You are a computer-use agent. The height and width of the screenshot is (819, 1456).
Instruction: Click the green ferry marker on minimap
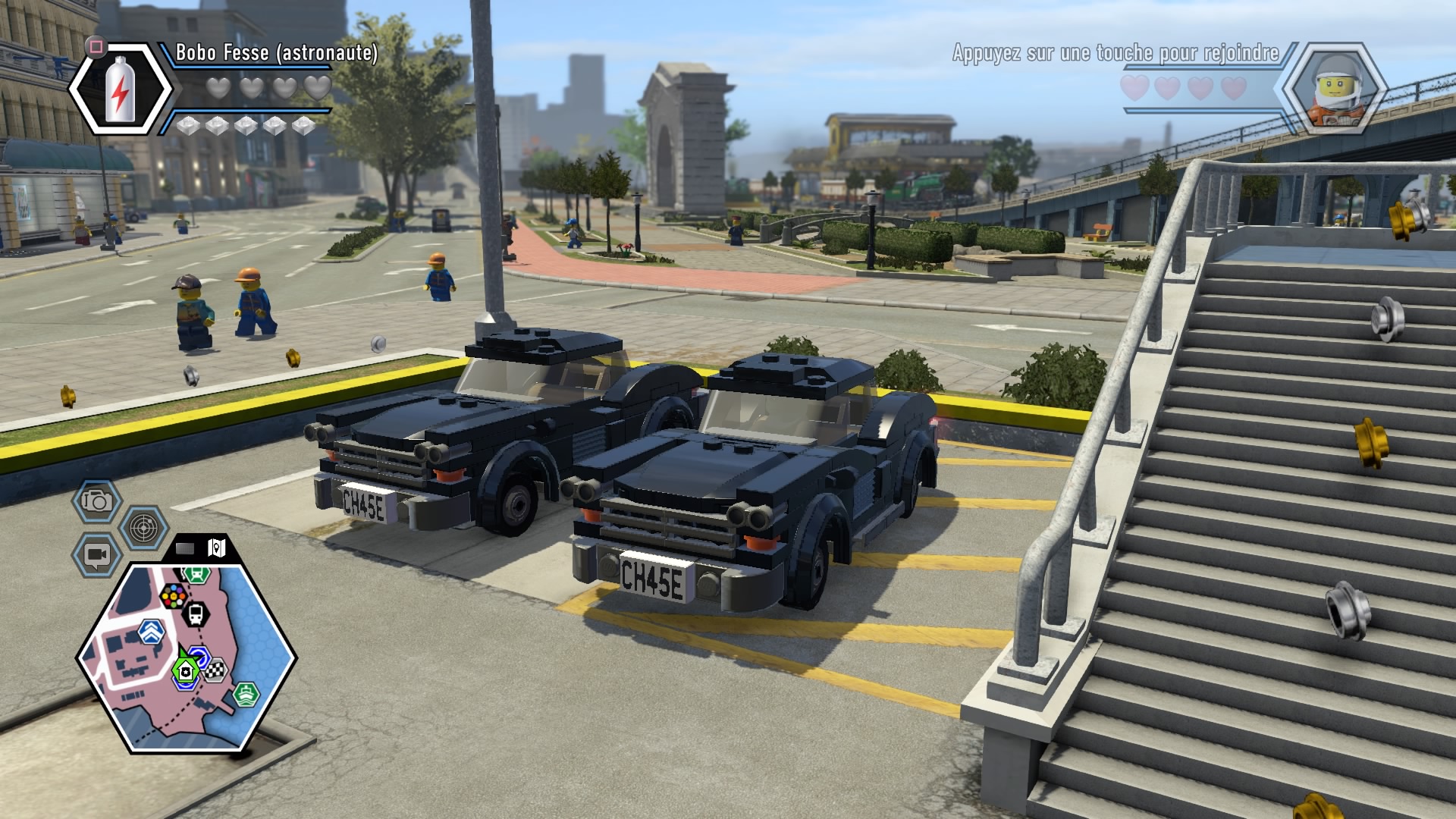pos(246,693)
